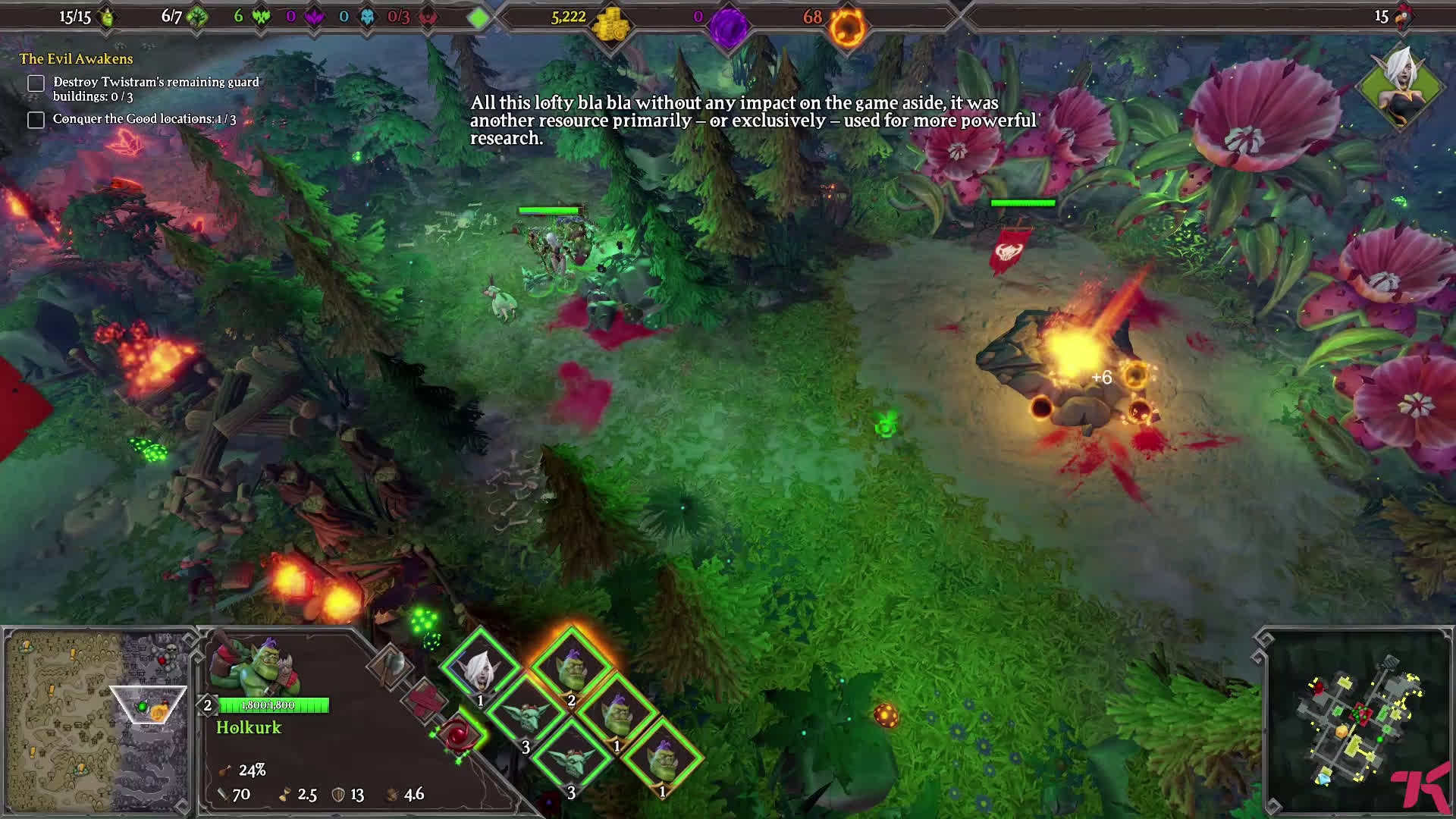
Task: Click The Evil Awakens quest title
Action: (x=76, y=59)
